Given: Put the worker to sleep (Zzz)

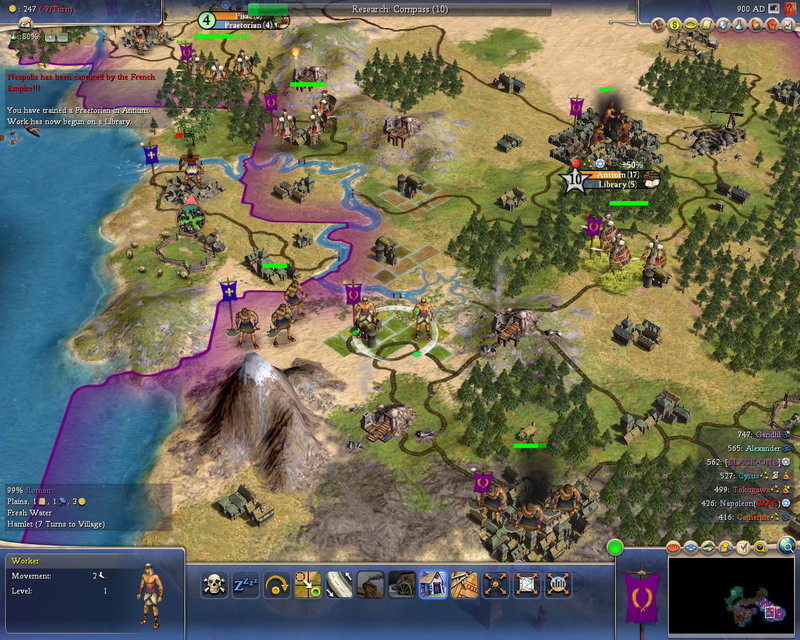Looking at the screenshot, I should tap(246, 584).
